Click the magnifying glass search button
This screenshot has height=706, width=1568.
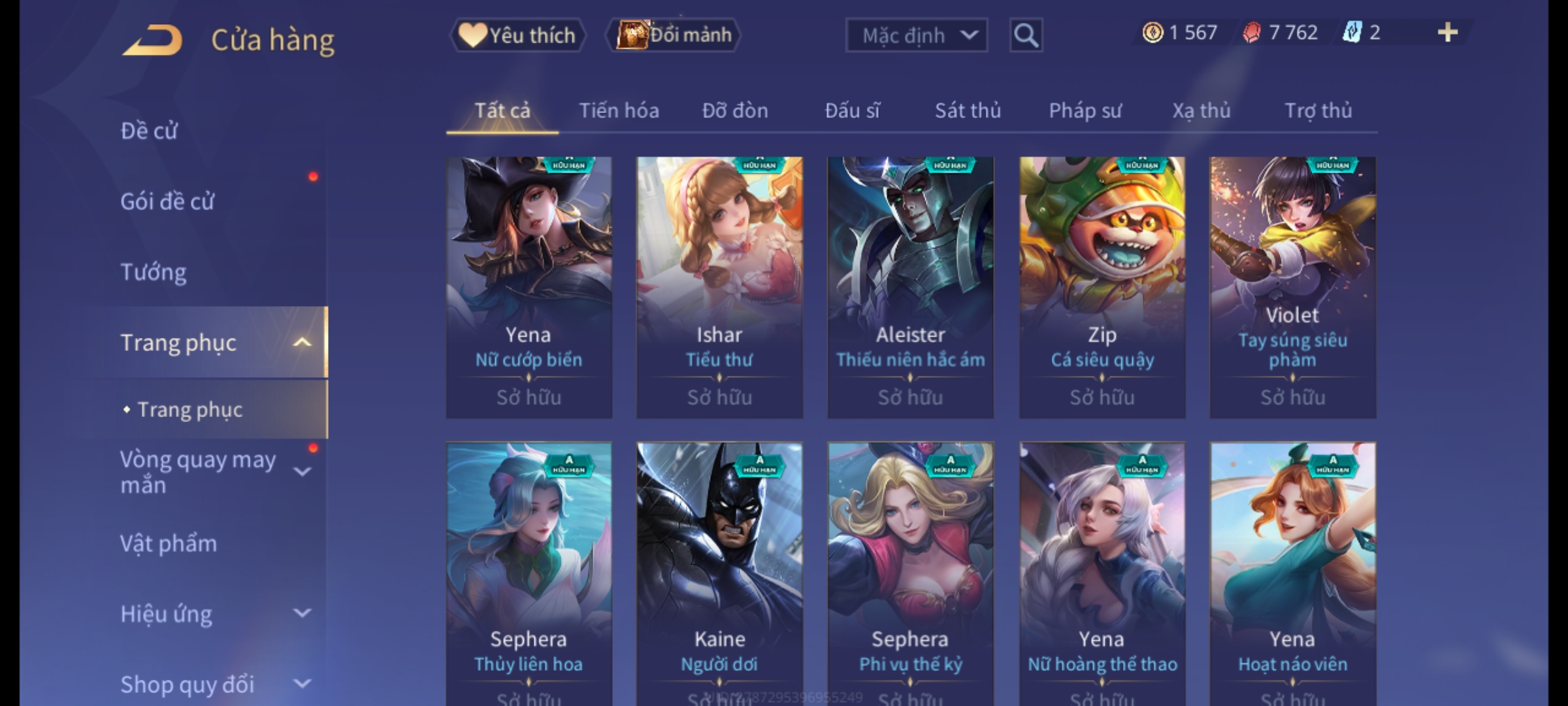[x=1026, y=35]
